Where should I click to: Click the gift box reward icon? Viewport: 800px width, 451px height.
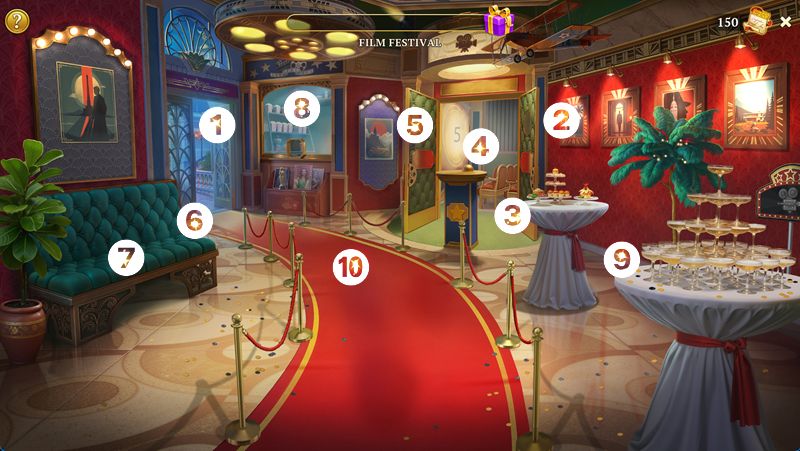point(497,20)
